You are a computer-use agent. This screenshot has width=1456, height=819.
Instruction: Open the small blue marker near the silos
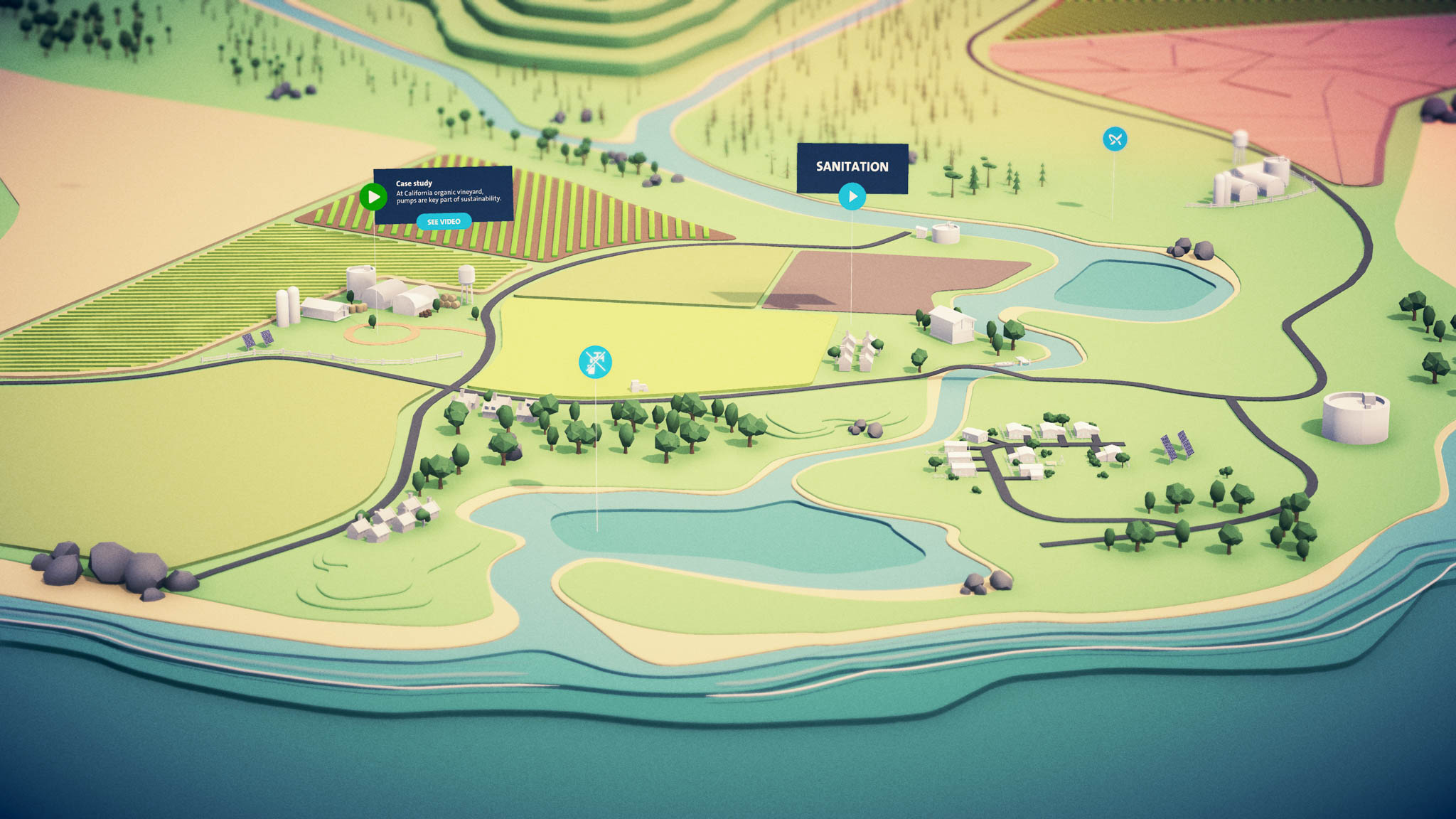(1115, 139)
